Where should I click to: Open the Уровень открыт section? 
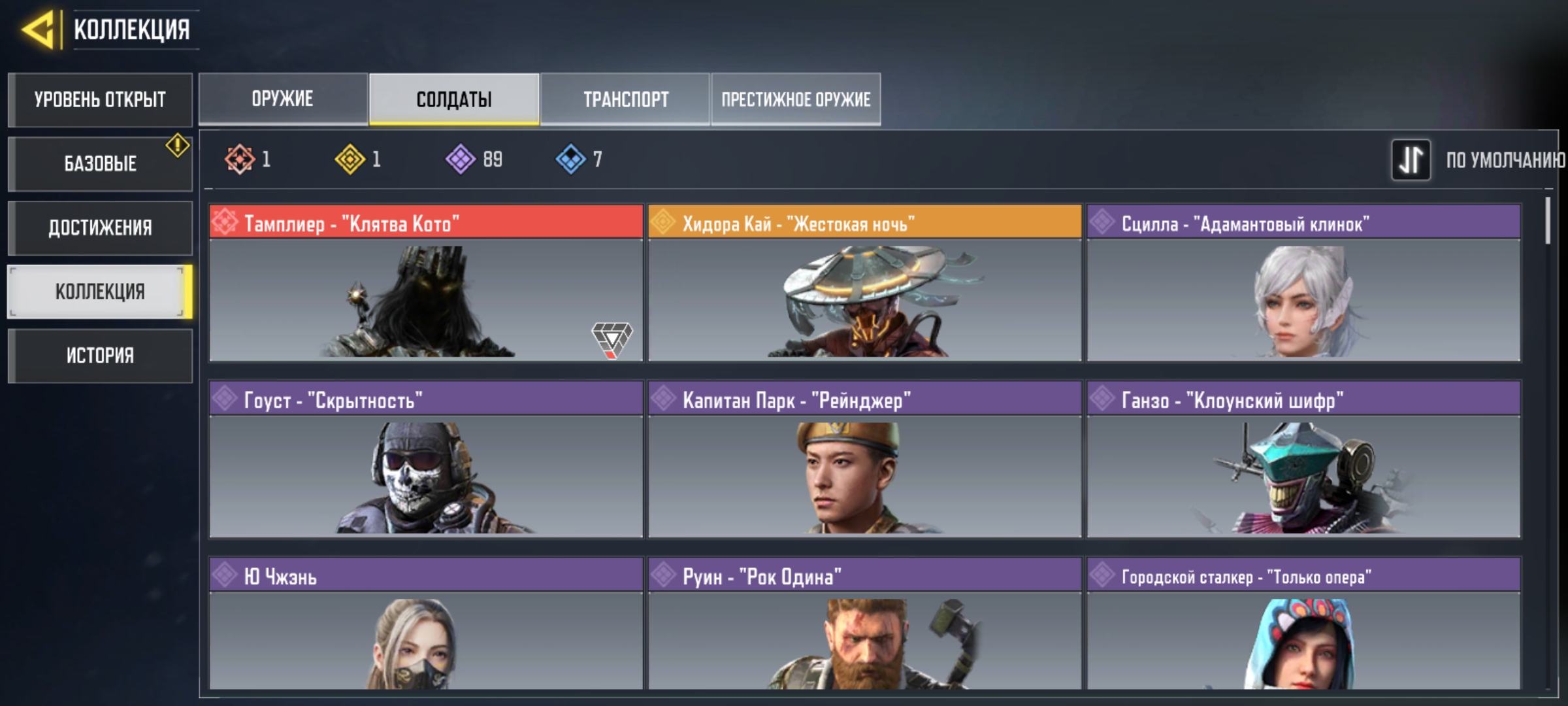[100, 99]
